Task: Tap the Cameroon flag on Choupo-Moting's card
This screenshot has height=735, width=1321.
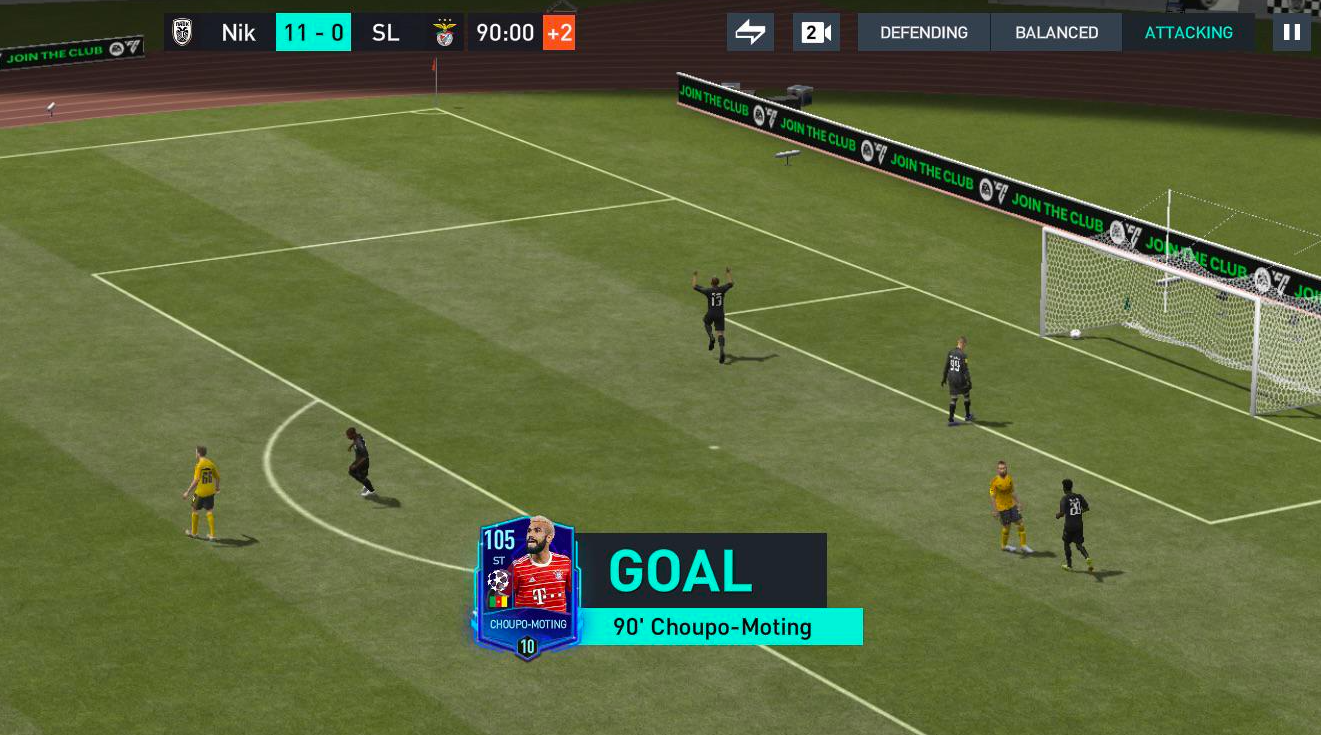Action: click(x=497, y=602)
